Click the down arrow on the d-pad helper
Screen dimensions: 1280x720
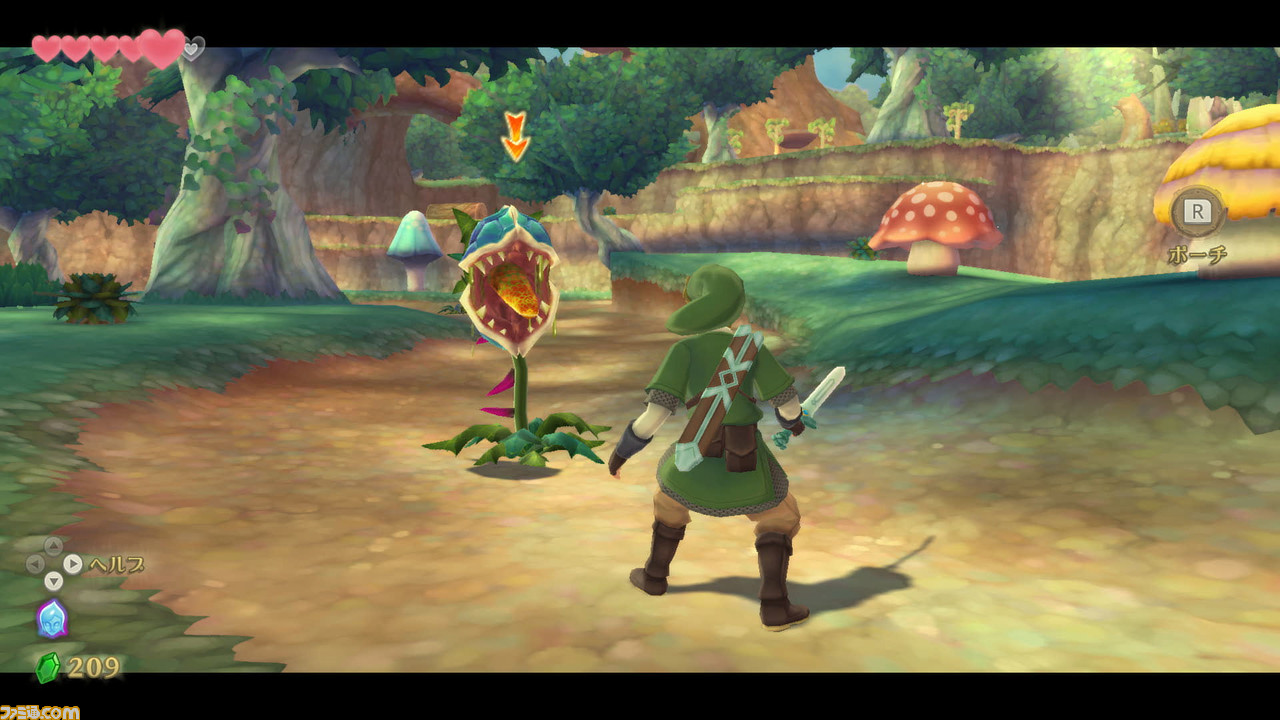(x=53, y=580)
